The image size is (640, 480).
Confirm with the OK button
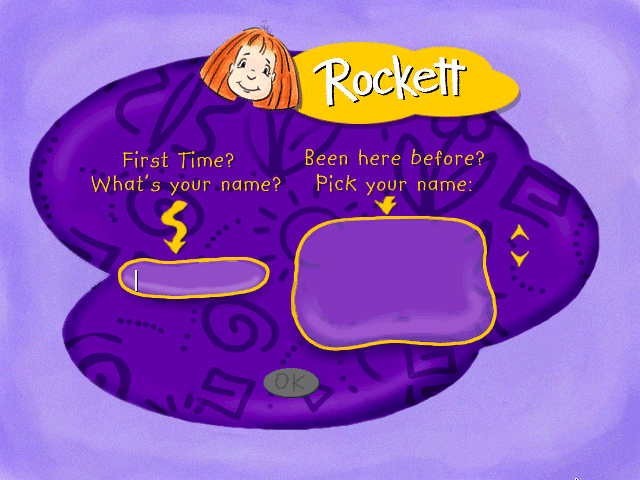click(291, 382)
